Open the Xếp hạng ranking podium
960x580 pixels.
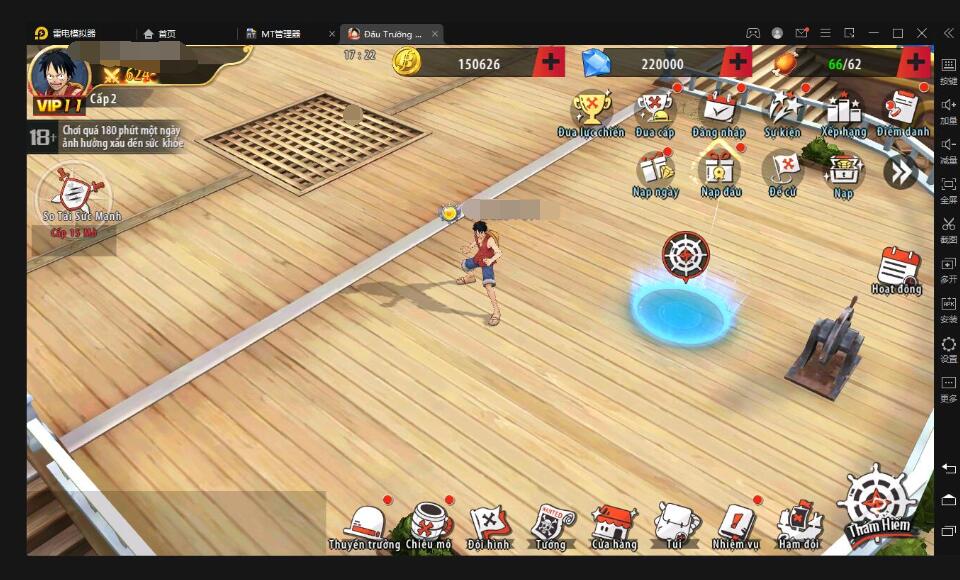click(843, 110)
